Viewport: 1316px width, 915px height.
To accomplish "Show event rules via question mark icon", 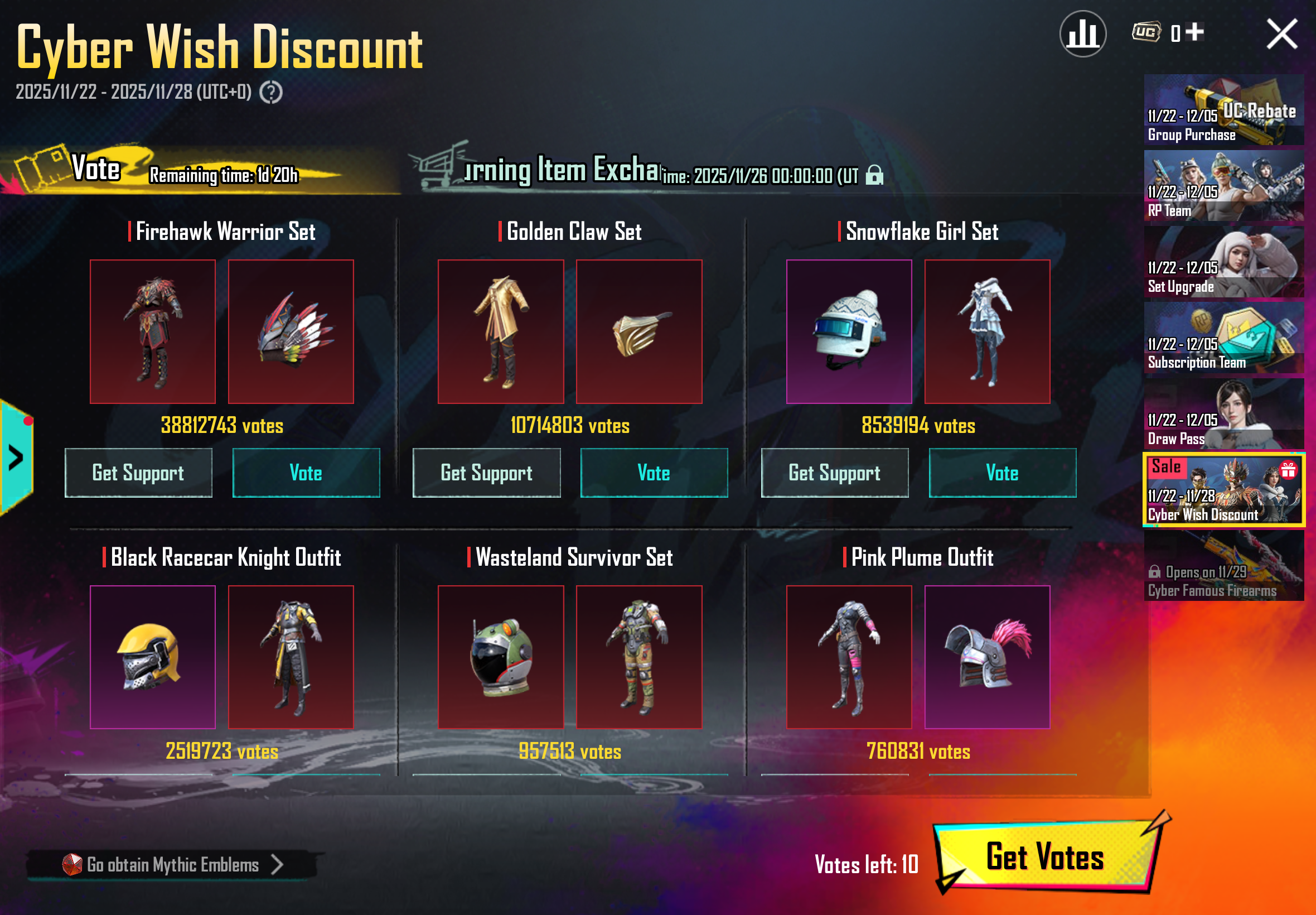I will coord(270,92).
